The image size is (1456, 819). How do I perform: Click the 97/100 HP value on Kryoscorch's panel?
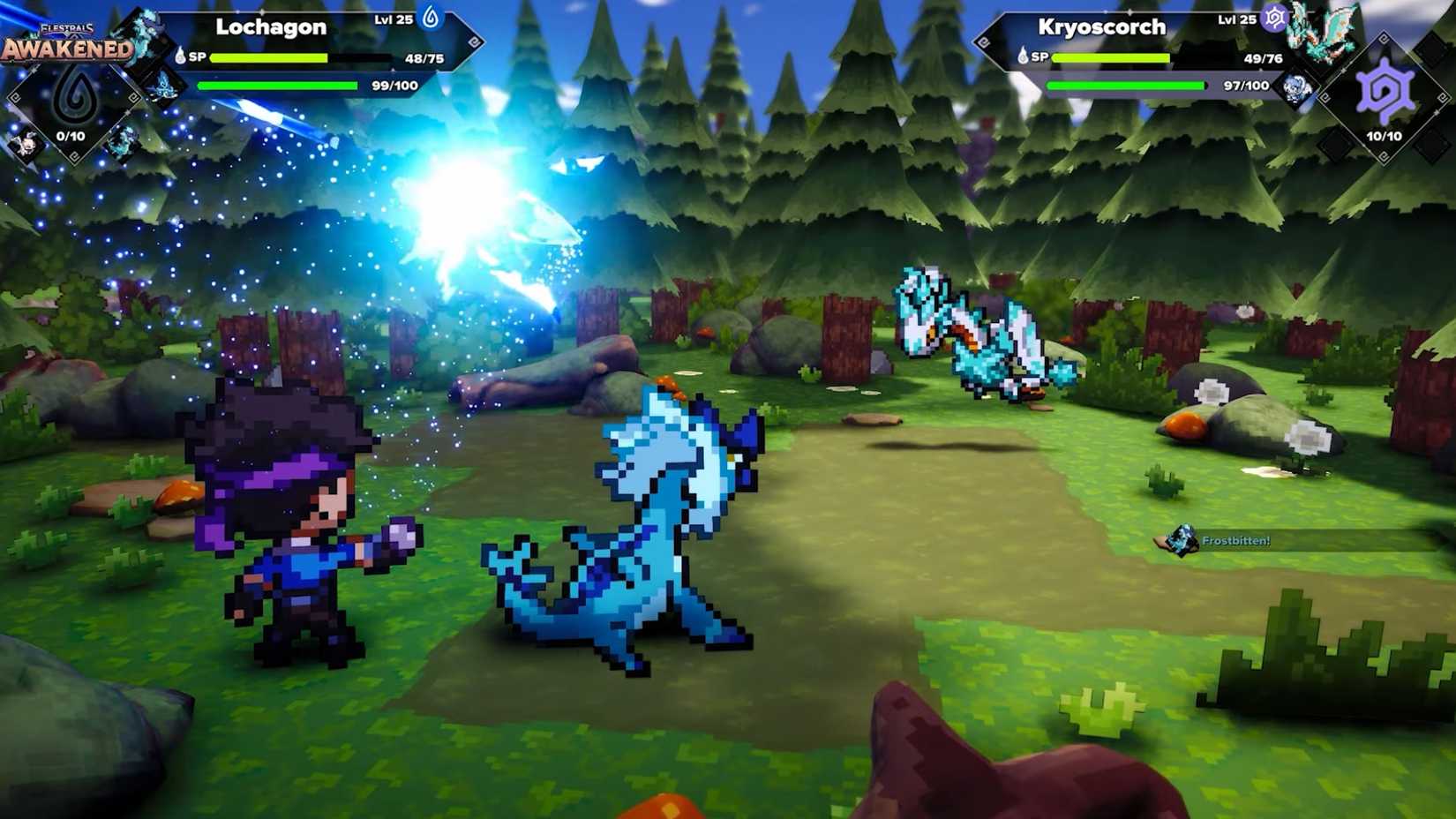[x=1247, y=86]
